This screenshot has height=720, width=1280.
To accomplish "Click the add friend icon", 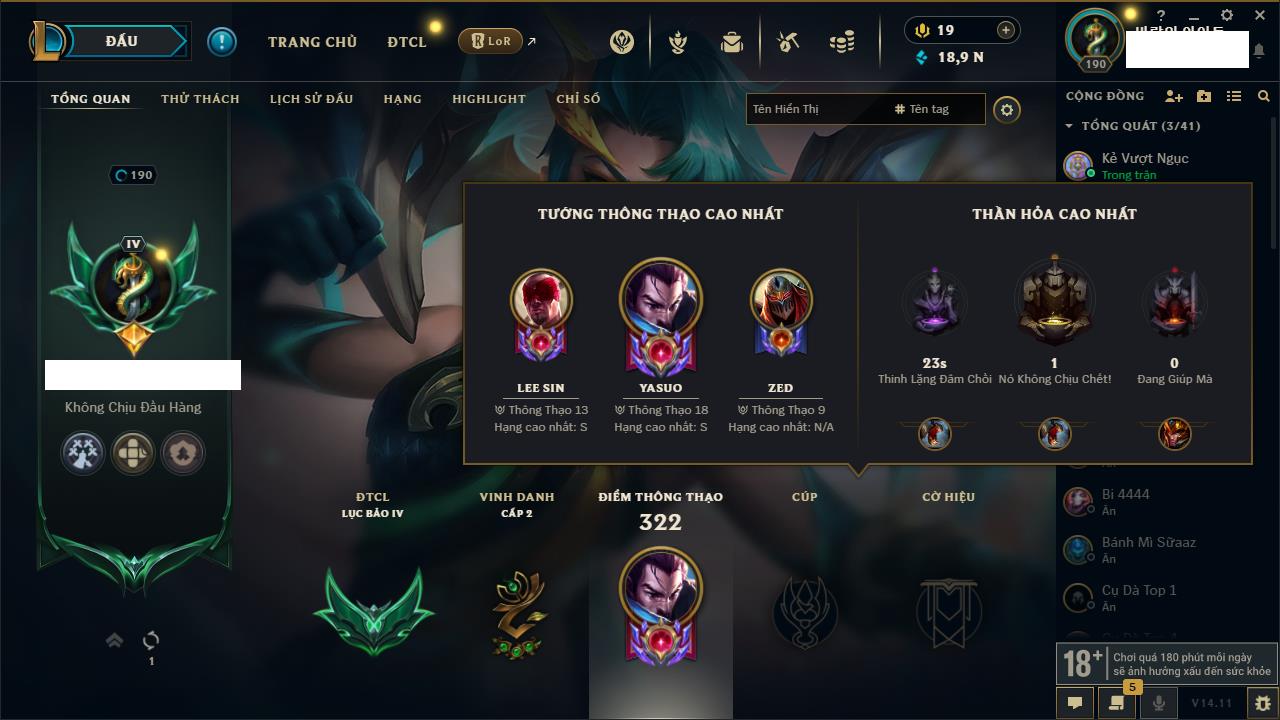I will (1174, 96).
